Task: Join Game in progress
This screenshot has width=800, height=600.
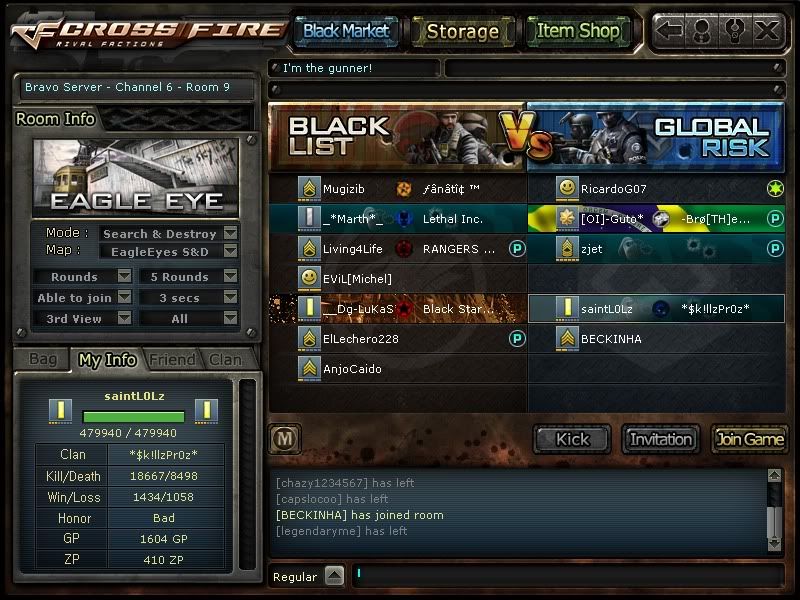Action: point(749,439)
